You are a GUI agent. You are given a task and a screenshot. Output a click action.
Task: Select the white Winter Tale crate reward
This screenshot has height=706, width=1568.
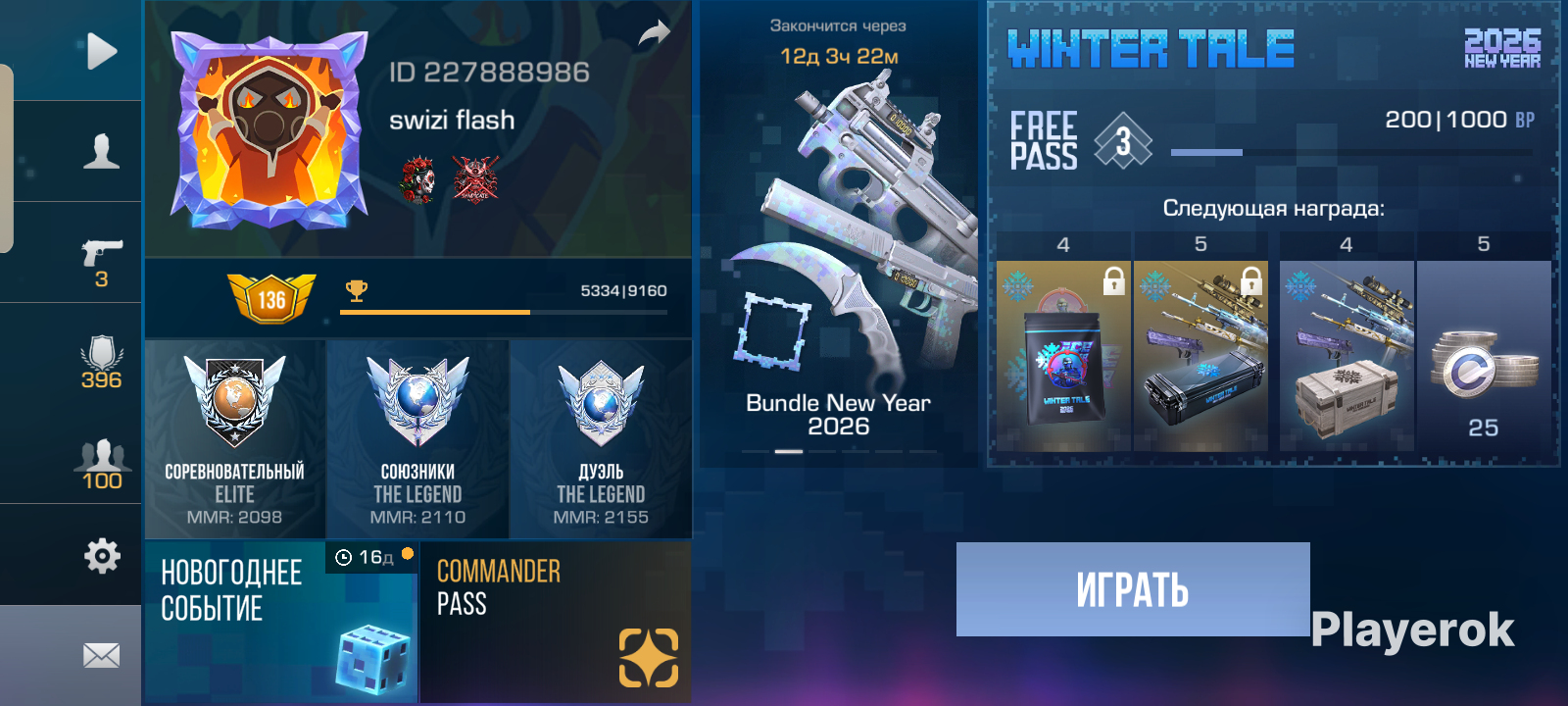point(1347,355)
